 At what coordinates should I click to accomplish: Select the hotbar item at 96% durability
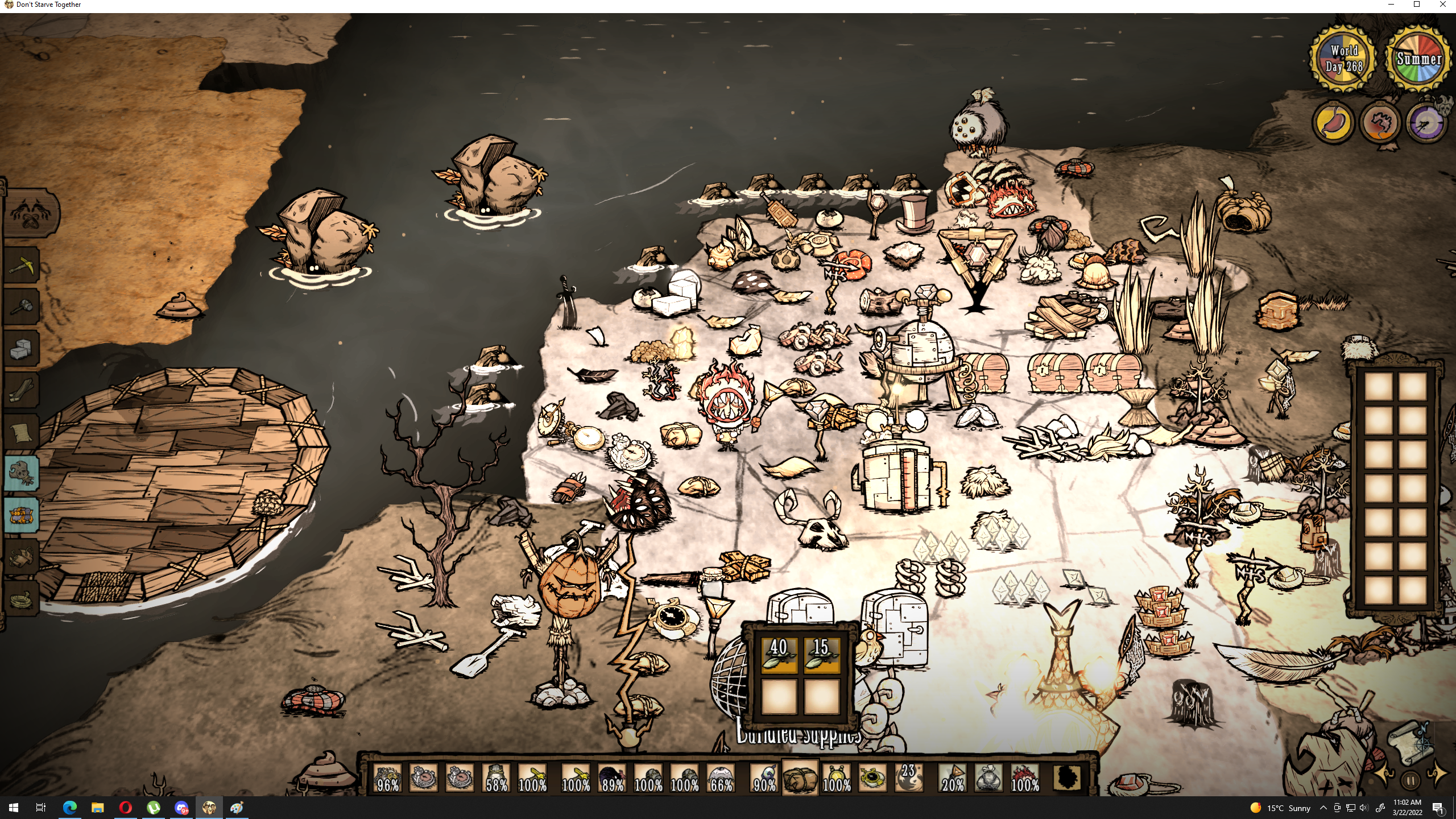coord(387,777)
